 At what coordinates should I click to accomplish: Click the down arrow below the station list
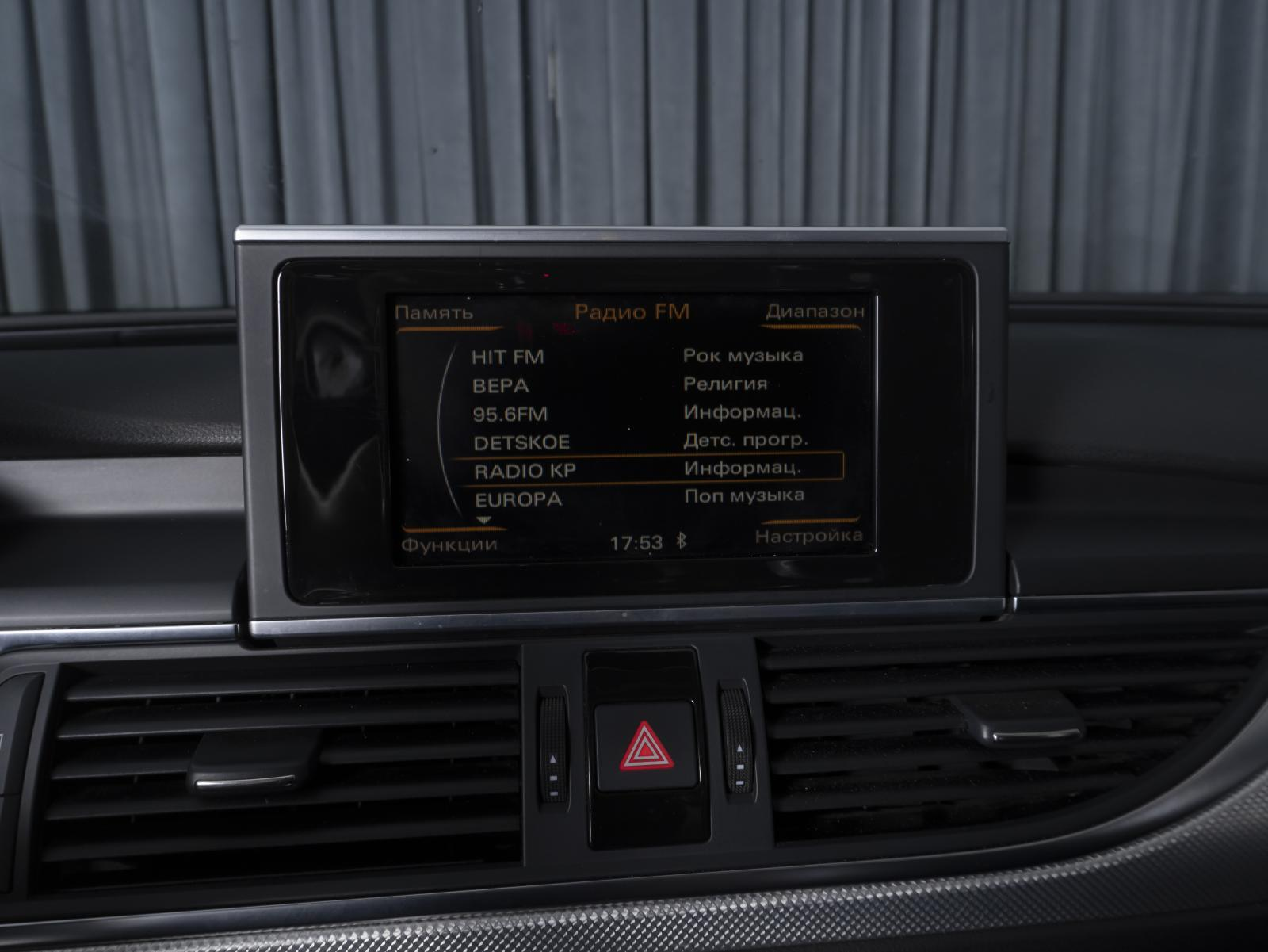coord(483,521)
